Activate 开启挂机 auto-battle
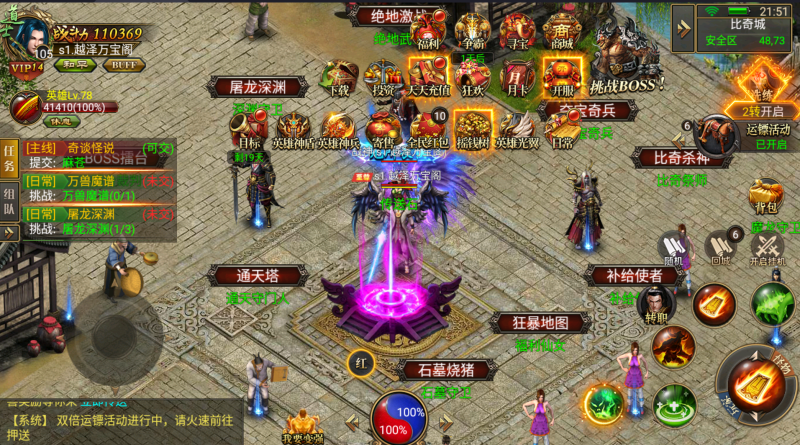Screen dimensions: 800x445 point(767,247)
